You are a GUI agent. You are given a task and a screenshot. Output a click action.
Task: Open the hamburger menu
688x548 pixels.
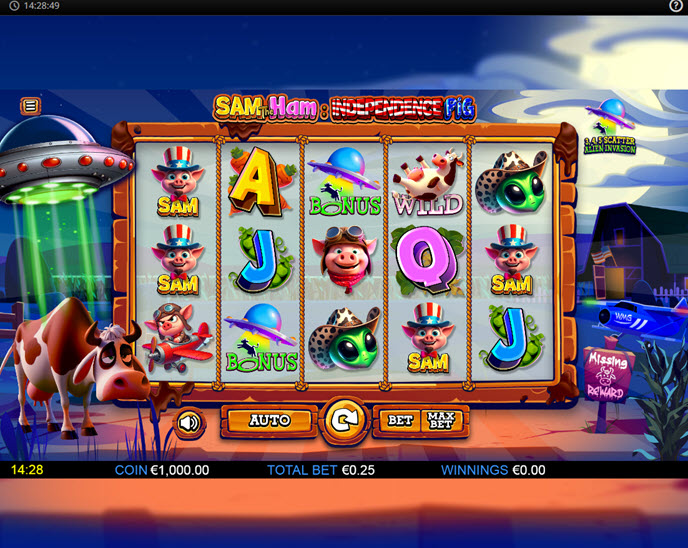pos(31,105)
